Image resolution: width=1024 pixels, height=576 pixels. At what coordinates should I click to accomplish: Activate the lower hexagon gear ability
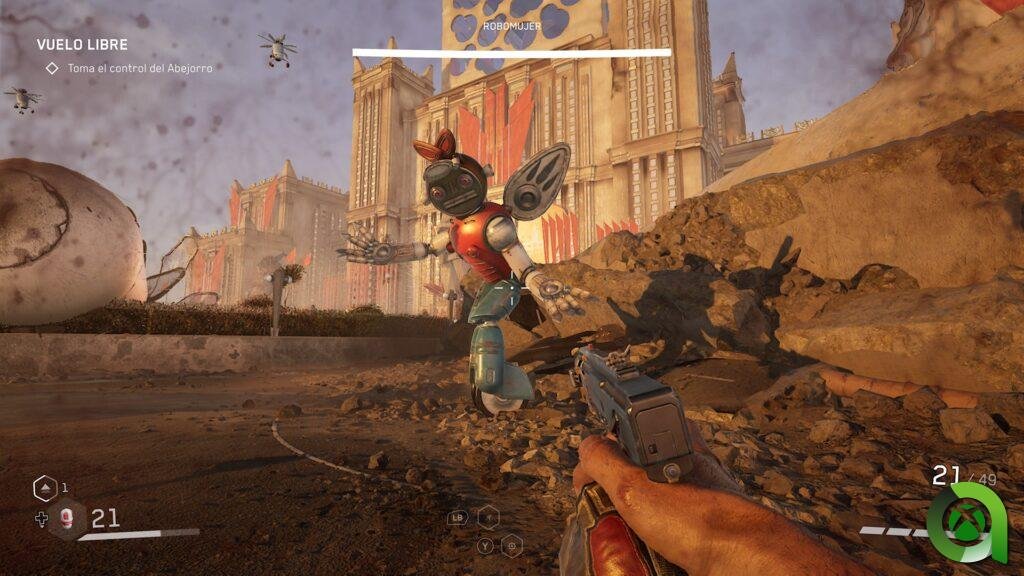(511, 546)
